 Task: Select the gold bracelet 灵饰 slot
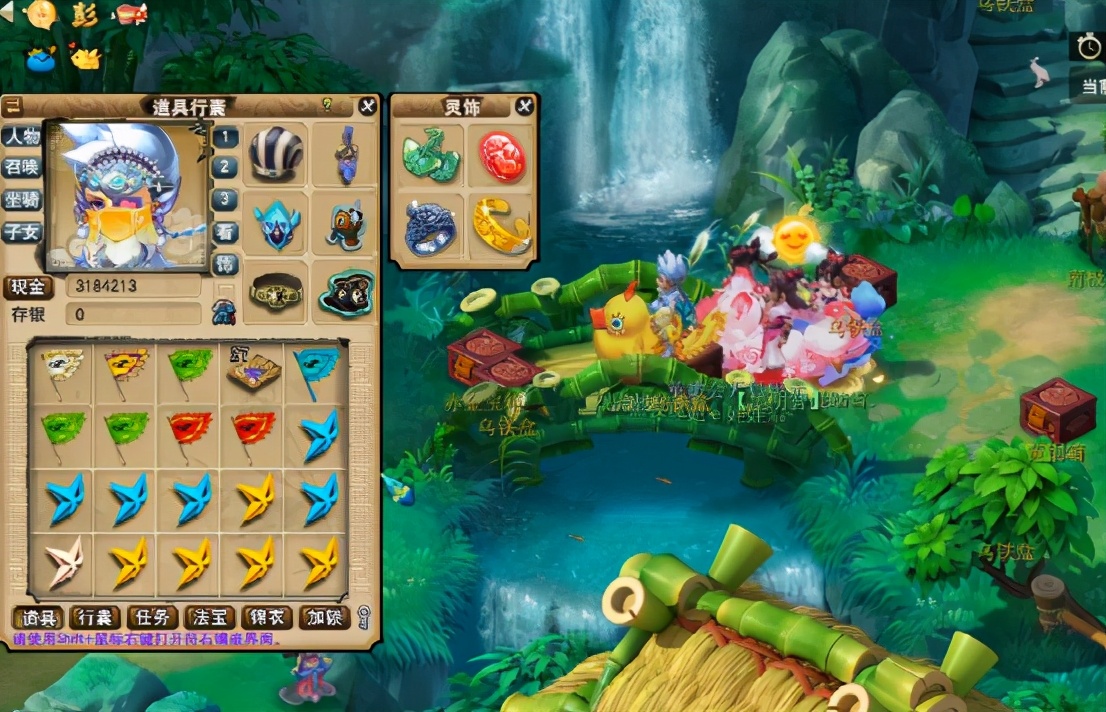[x=502, y=227]
